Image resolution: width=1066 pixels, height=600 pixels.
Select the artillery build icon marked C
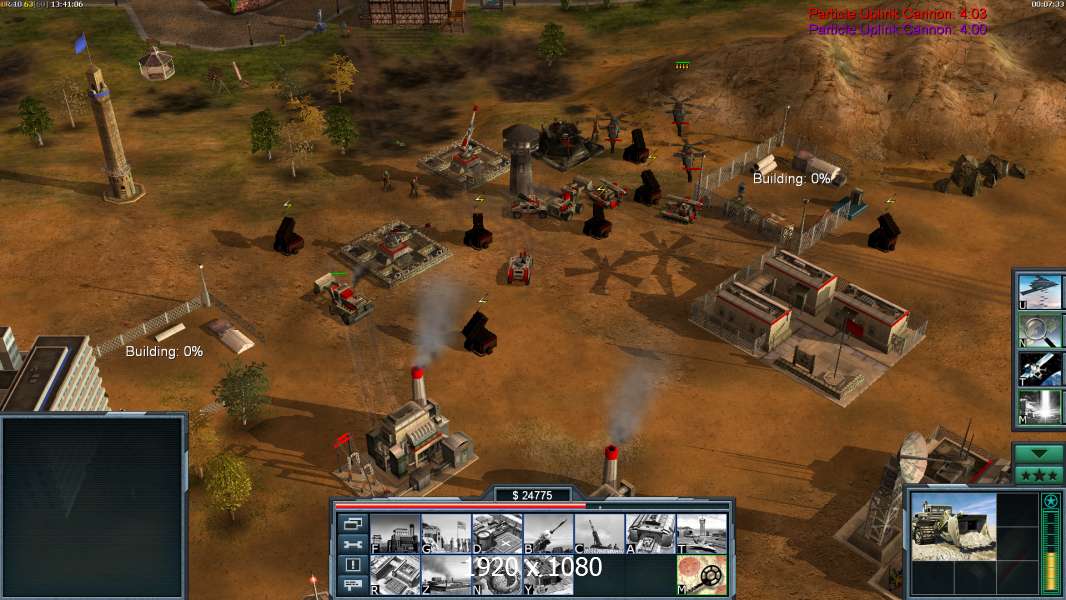coord(599,533)
